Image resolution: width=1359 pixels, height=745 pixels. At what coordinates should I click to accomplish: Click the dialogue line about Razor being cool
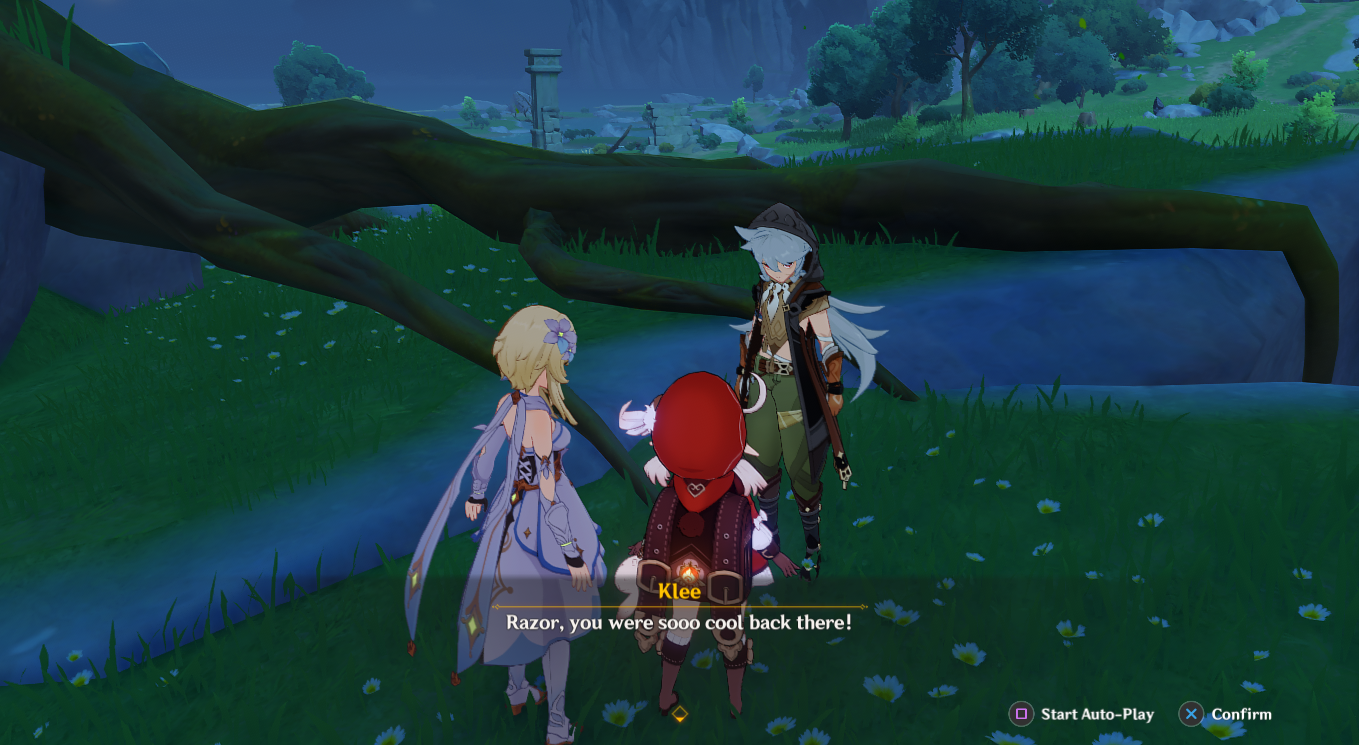click(679, 621)
